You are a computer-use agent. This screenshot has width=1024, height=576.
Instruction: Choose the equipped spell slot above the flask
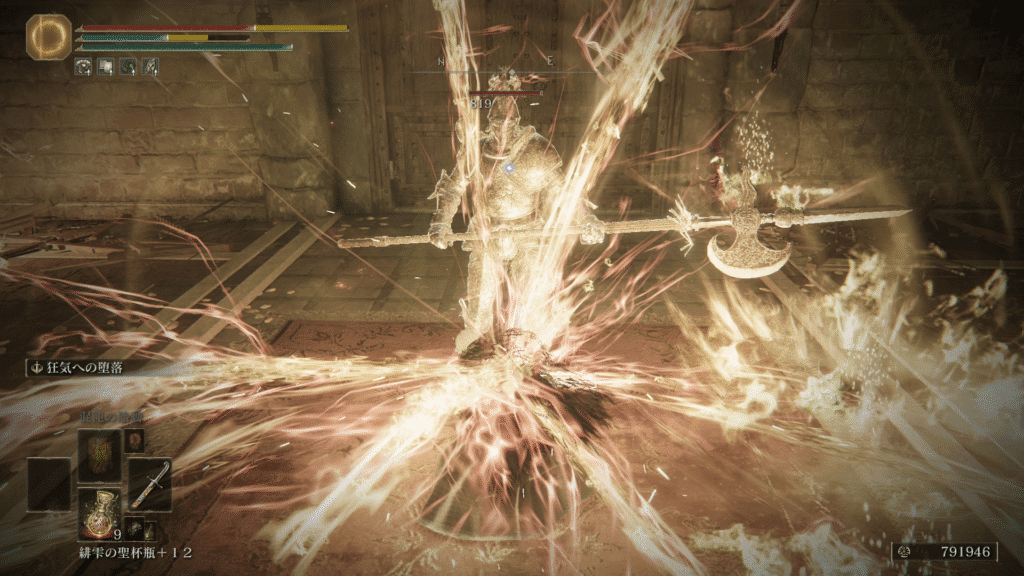[99, 456]
